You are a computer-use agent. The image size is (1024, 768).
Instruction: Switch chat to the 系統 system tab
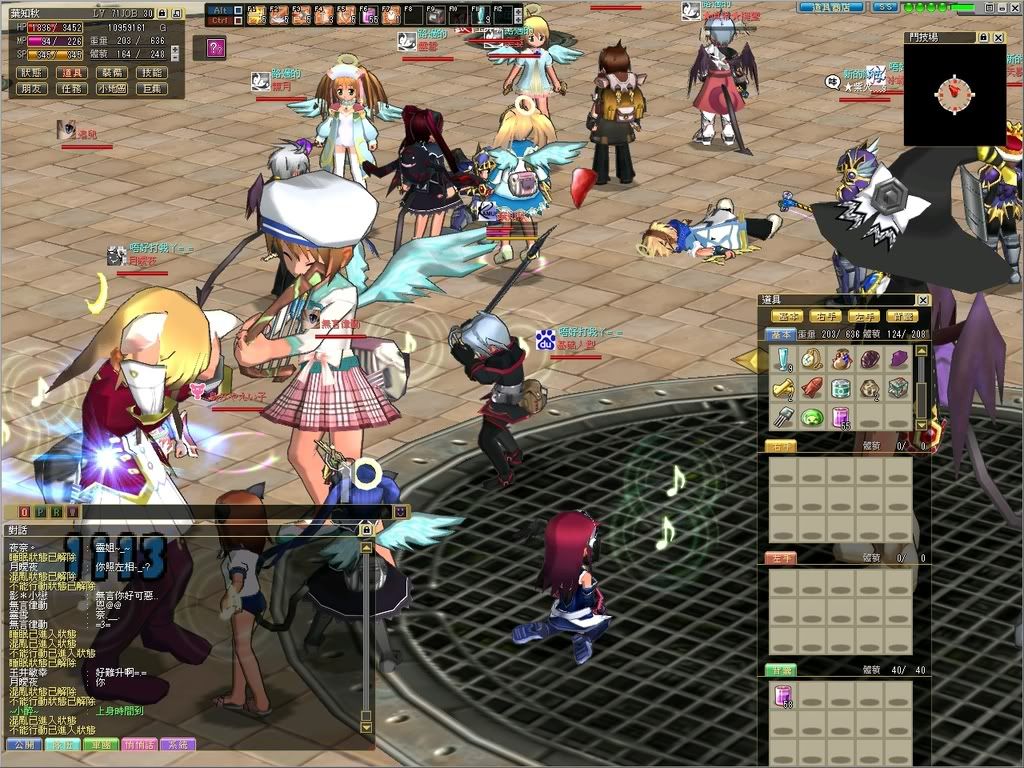tap(178, 744)
